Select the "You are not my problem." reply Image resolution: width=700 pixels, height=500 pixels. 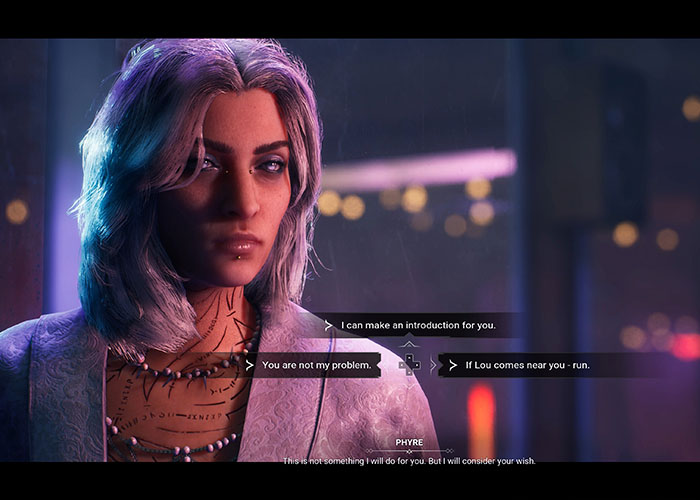316,365
